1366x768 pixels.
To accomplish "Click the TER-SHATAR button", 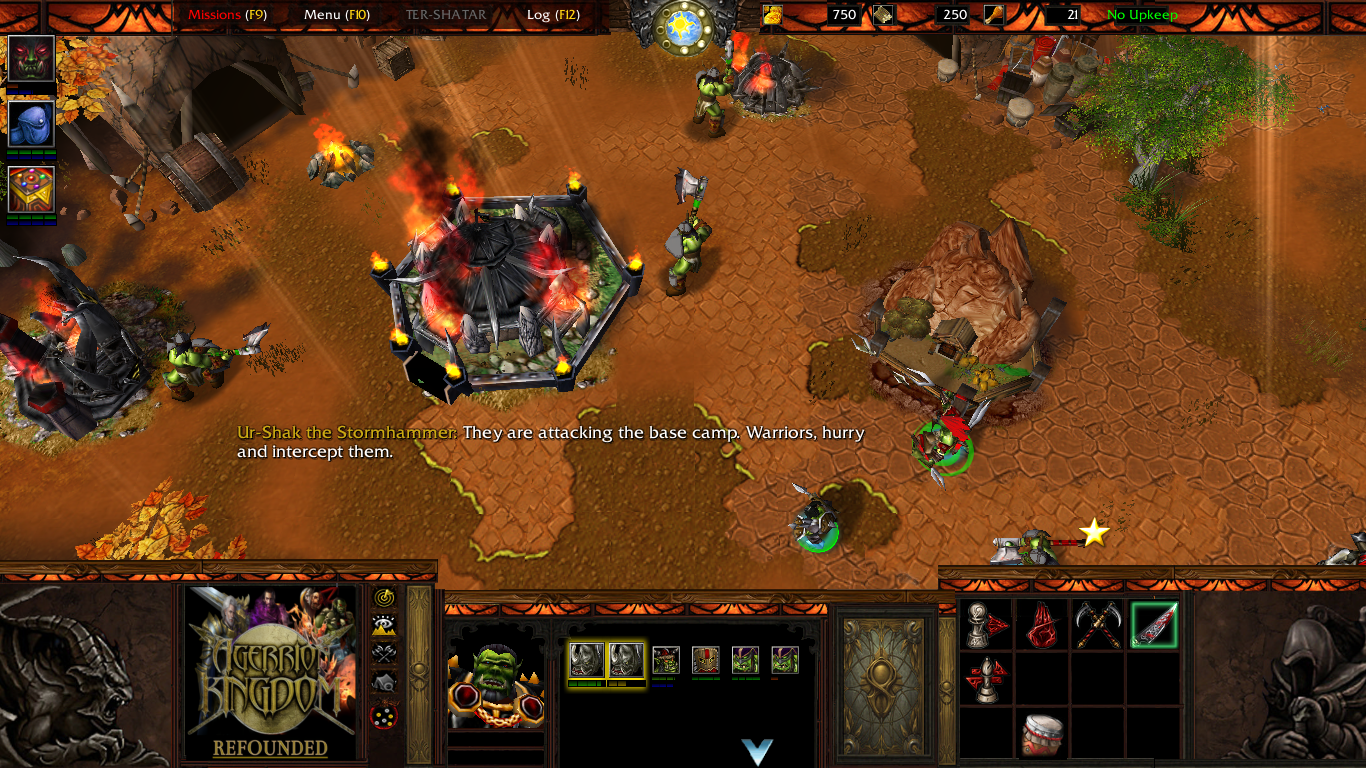I will [x=446, y=15].
